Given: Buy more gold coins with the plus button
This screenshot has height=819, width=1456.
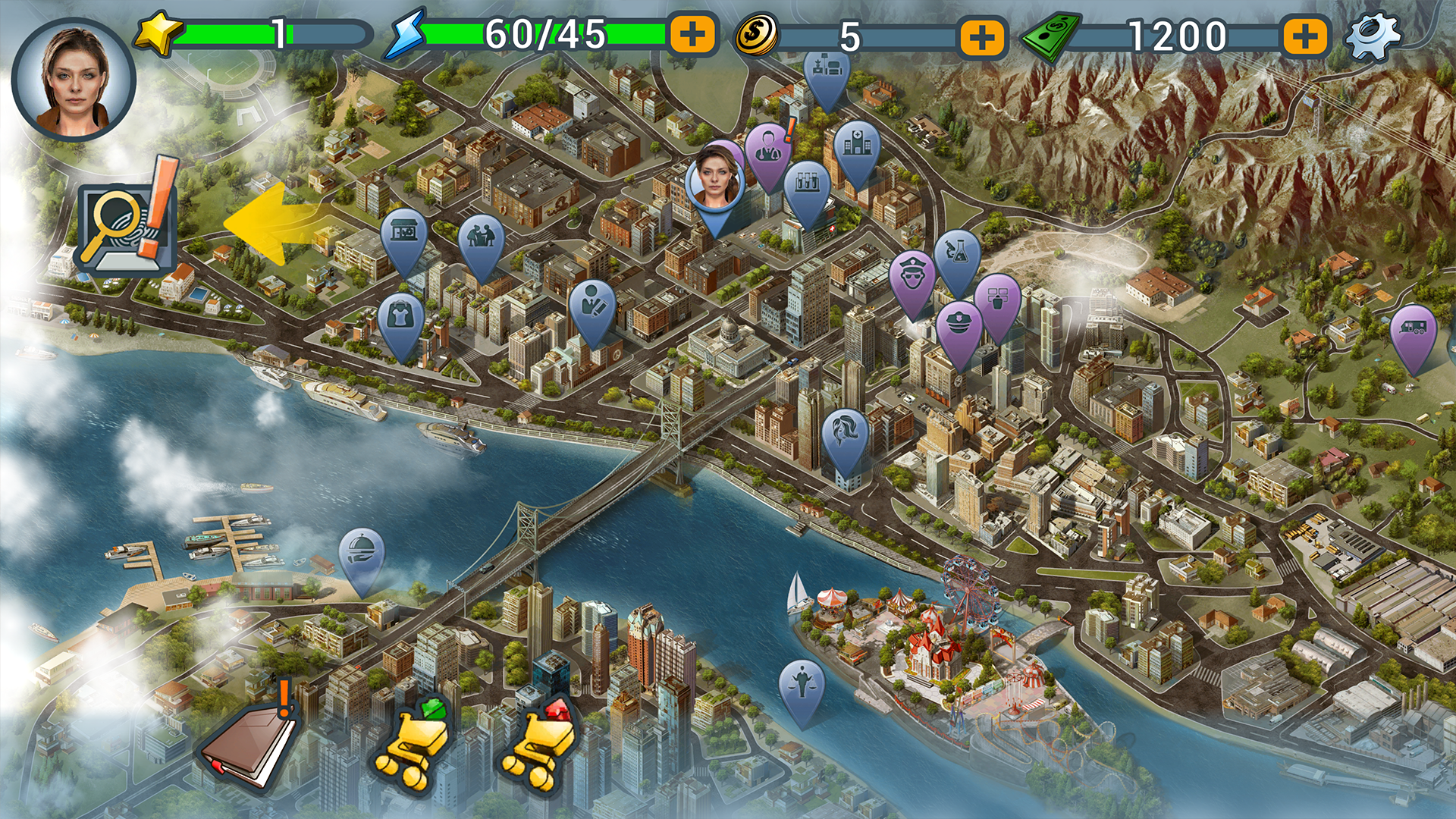Looking at the screenshot, I should point(982,36).
